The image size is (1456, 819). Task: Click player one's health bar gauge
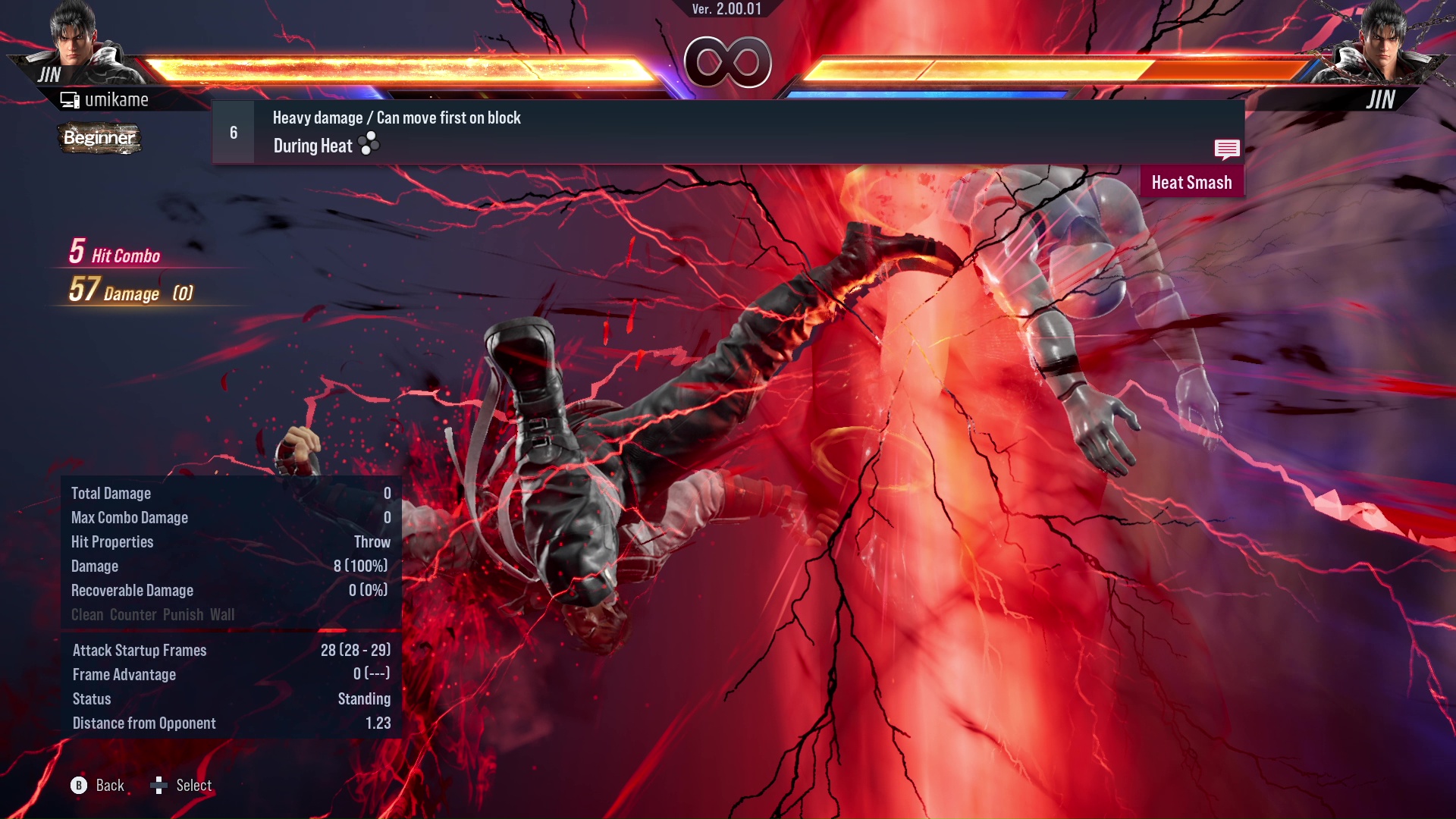click(x=402, y=67)
